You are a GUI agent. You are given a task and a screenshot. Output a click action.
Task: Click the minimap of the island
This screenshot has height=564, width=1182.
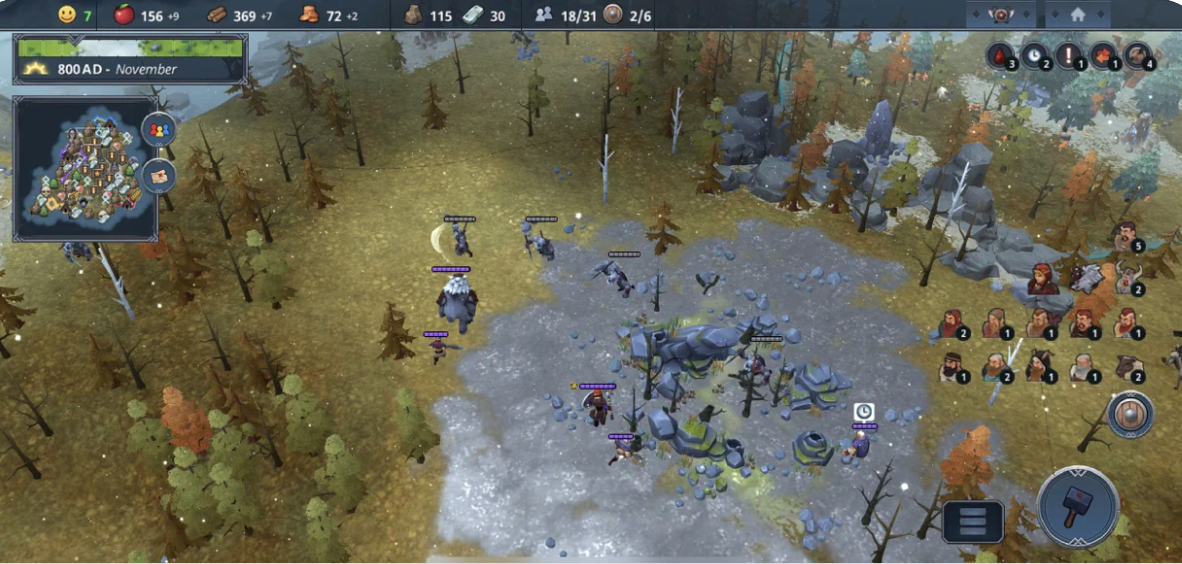tap(84, 168)
